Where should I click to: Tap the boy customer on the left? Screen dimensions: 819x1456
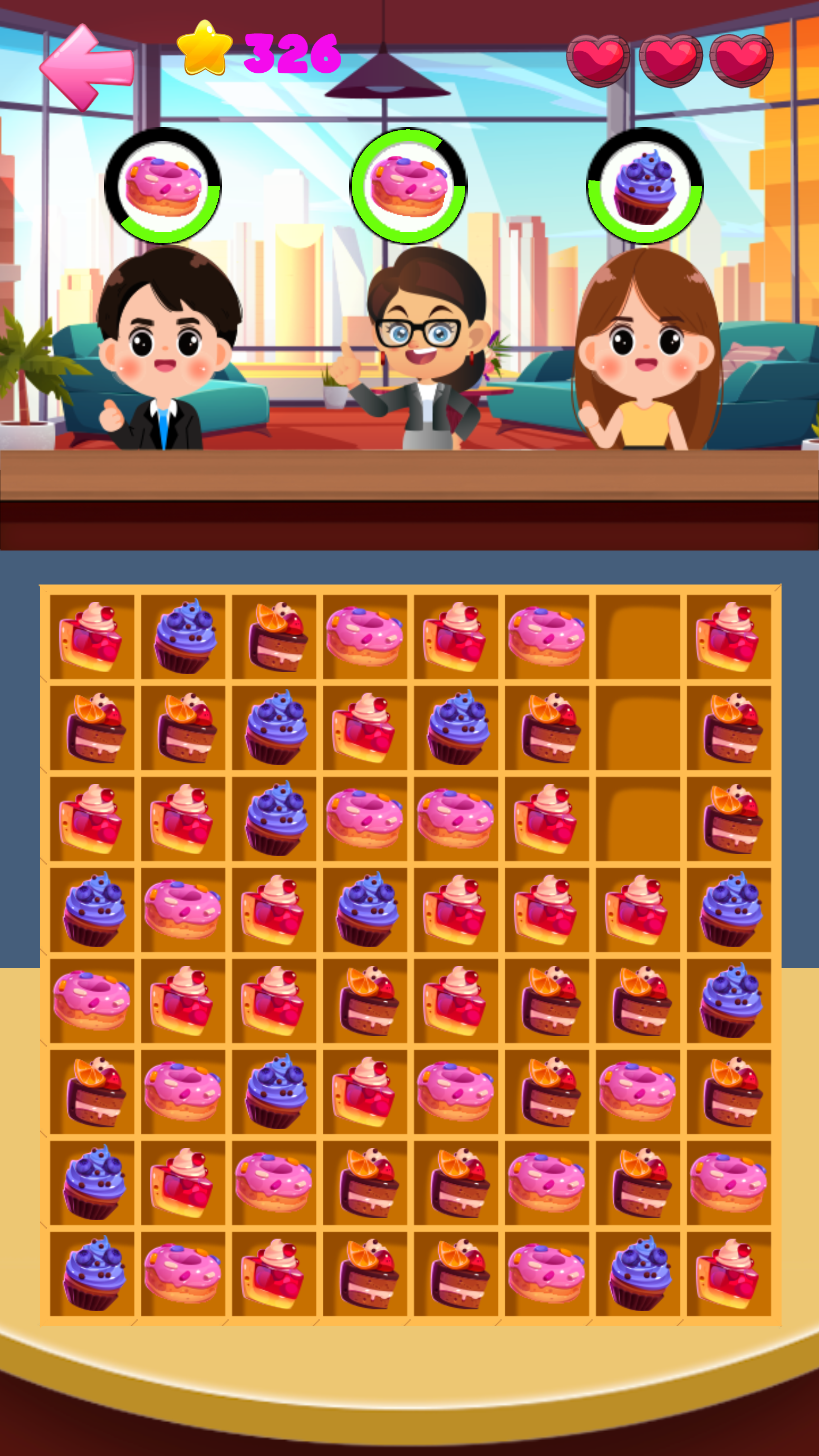pyautogui.click(x=167, y=350)
